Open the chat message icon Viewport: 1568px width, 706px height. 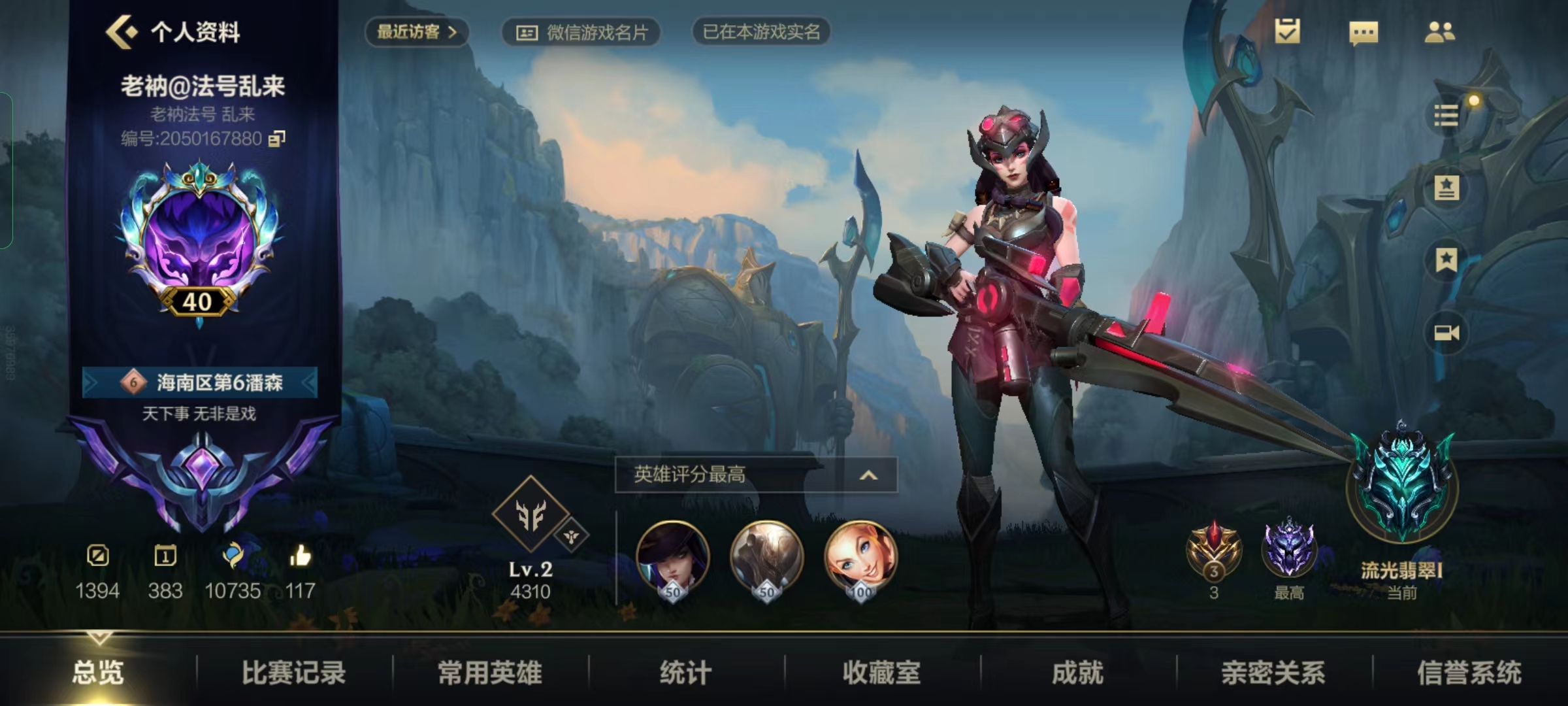[1364, 33]
